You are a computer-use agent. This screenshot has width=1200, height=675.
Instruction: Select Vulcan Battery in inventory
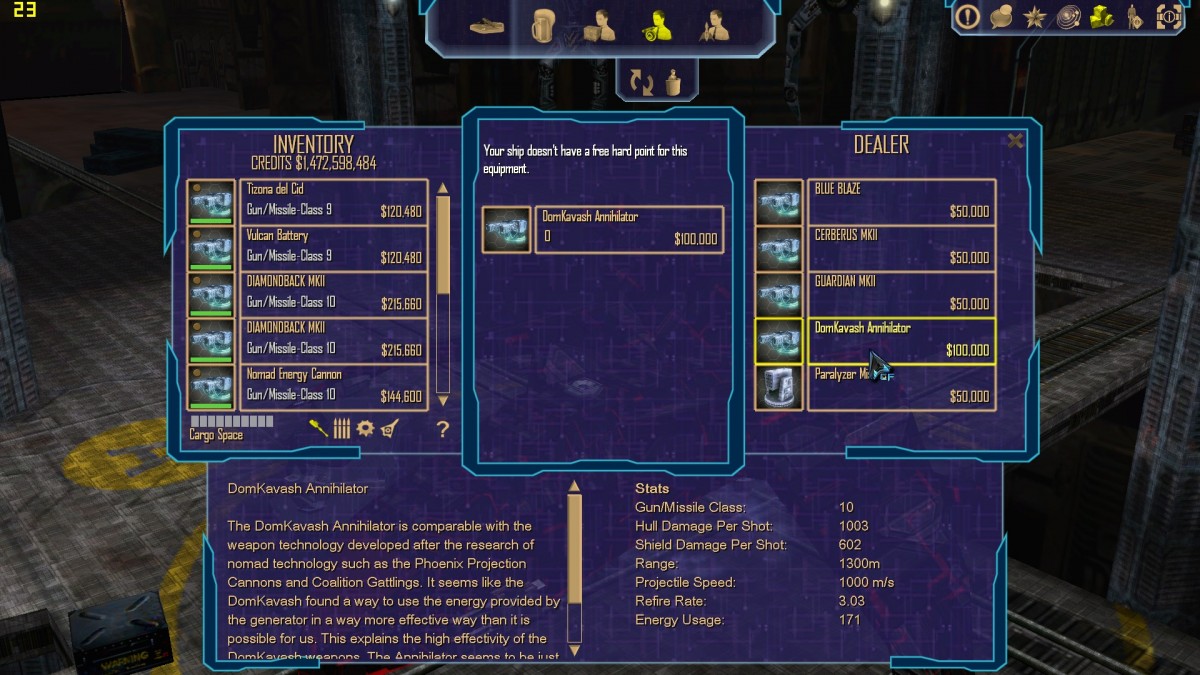(334, 248)
